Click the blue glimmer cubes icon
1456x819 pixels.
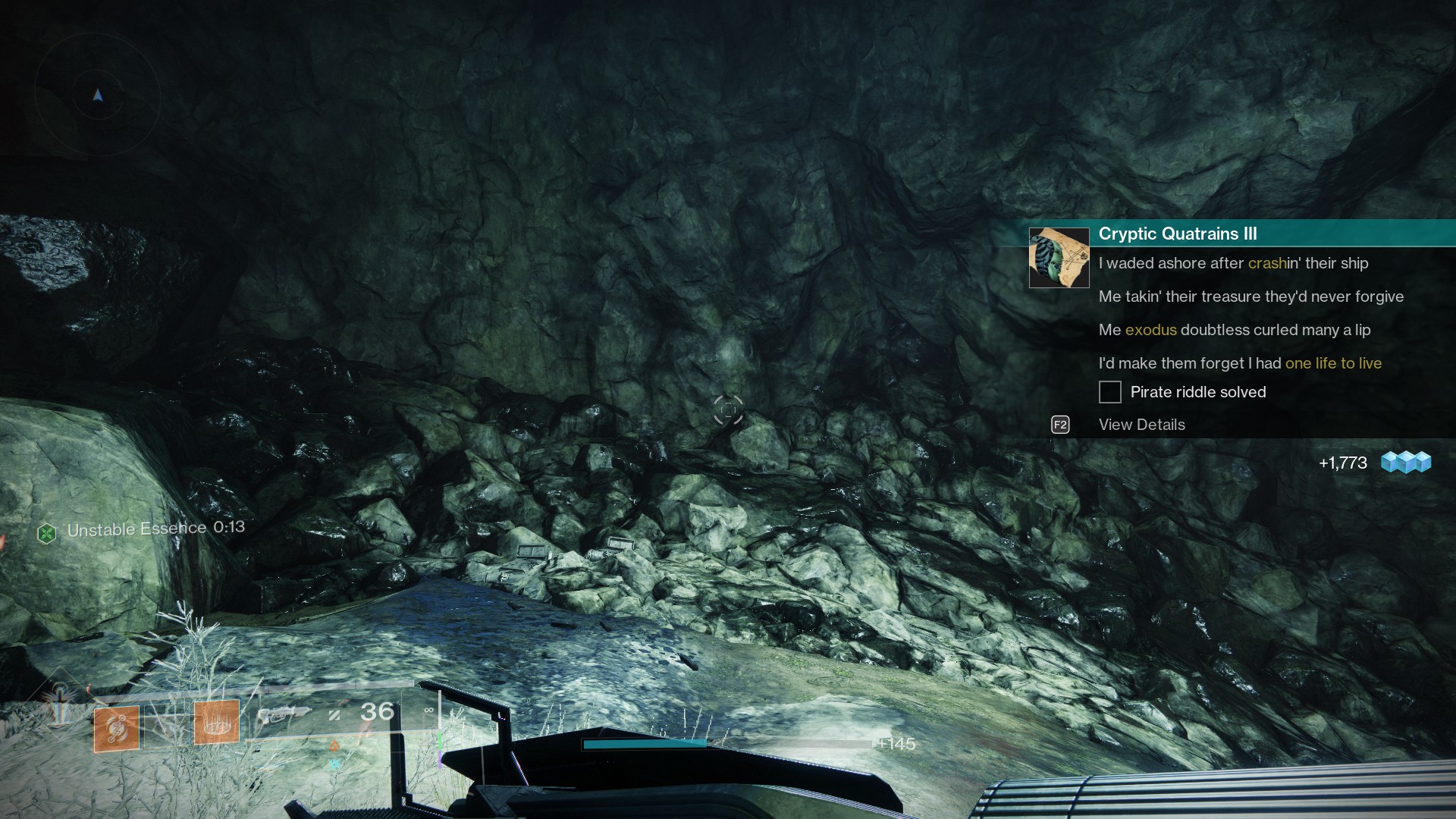(1405, 462)
